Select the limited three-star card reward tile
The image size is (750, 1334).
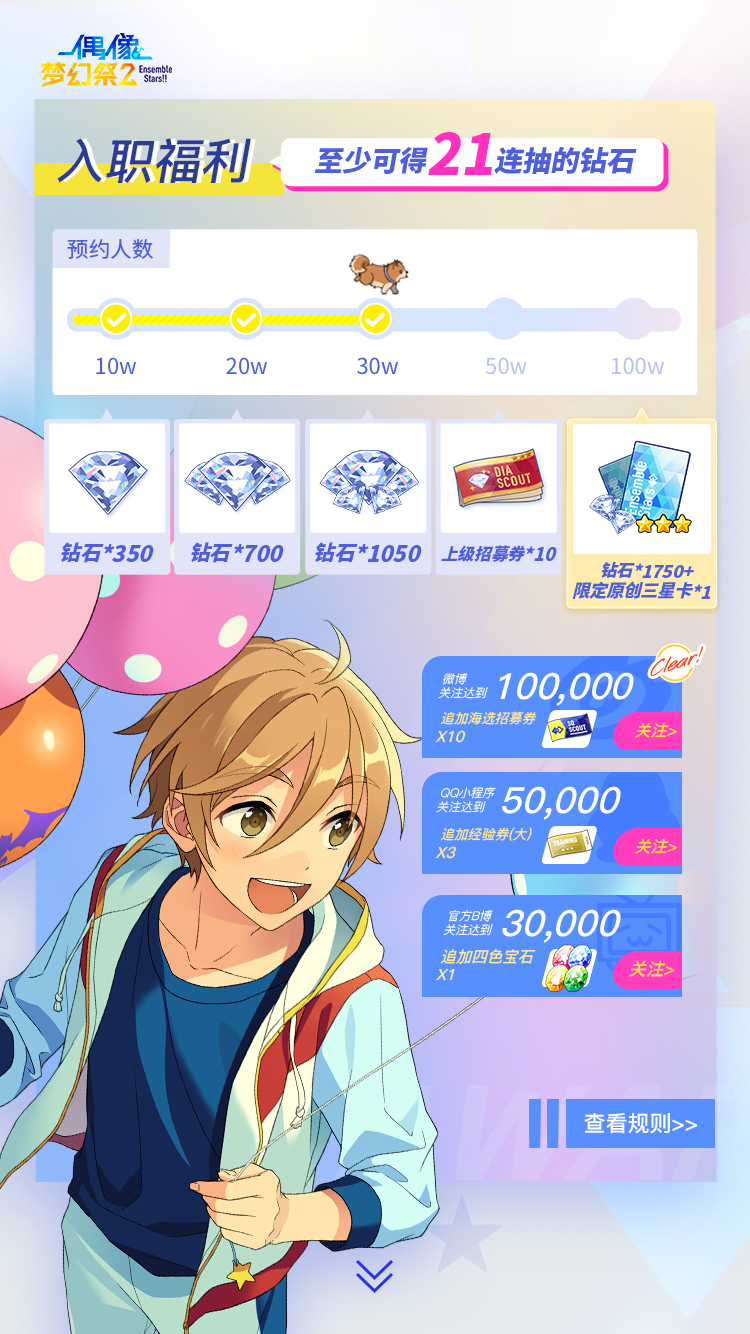pos(642,512)
